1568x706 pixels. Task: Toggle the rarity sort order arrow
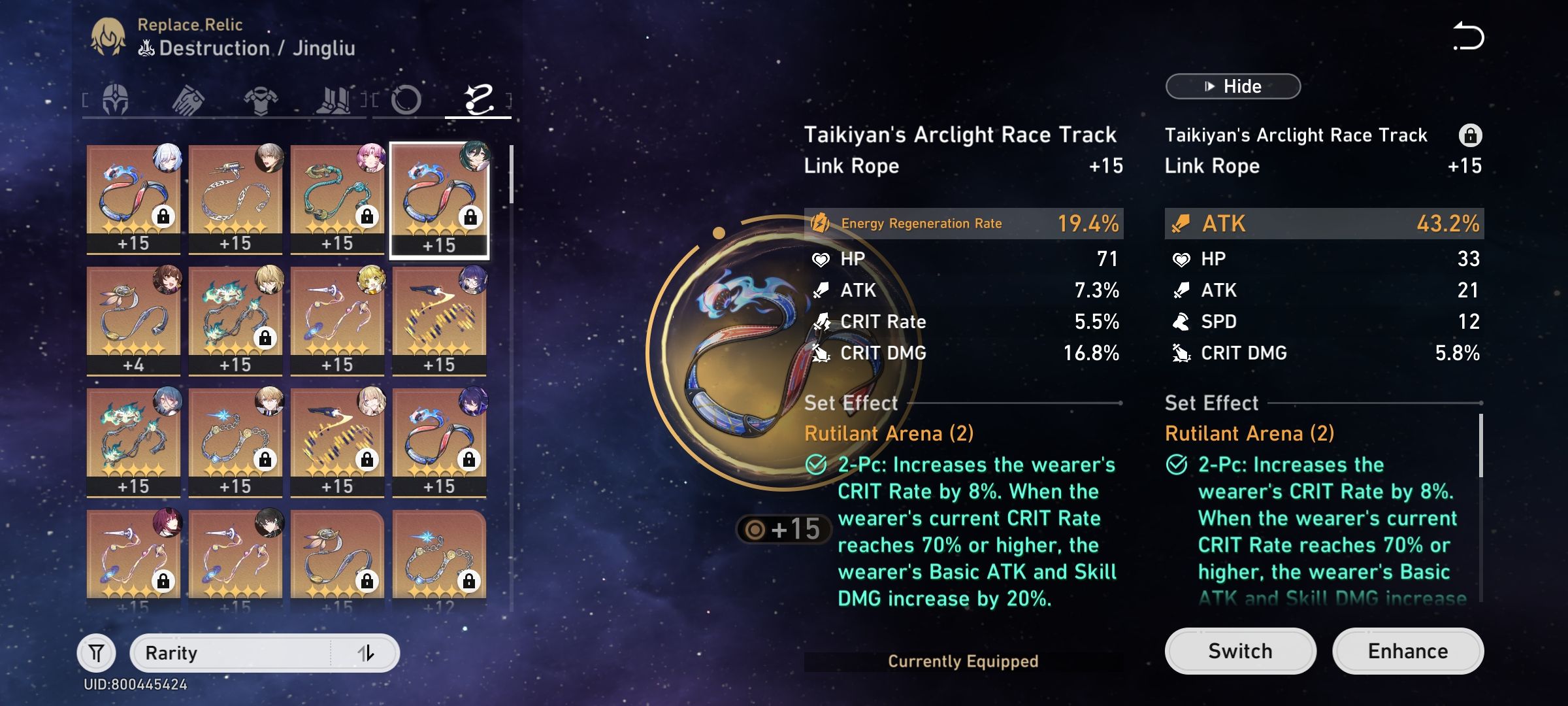(x=367, y=652)
